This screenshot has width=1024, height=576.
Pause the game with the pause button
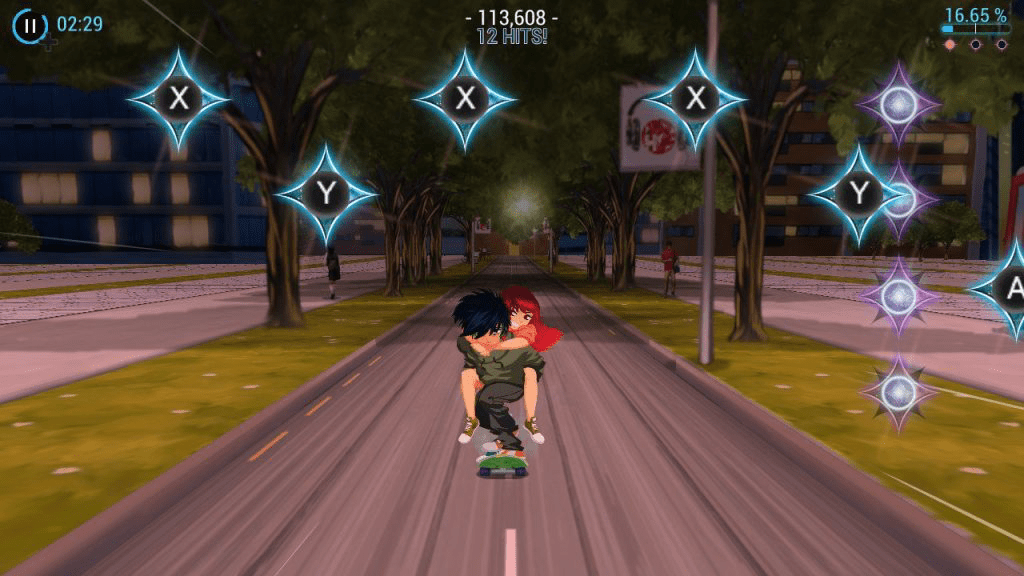(30, 26)
